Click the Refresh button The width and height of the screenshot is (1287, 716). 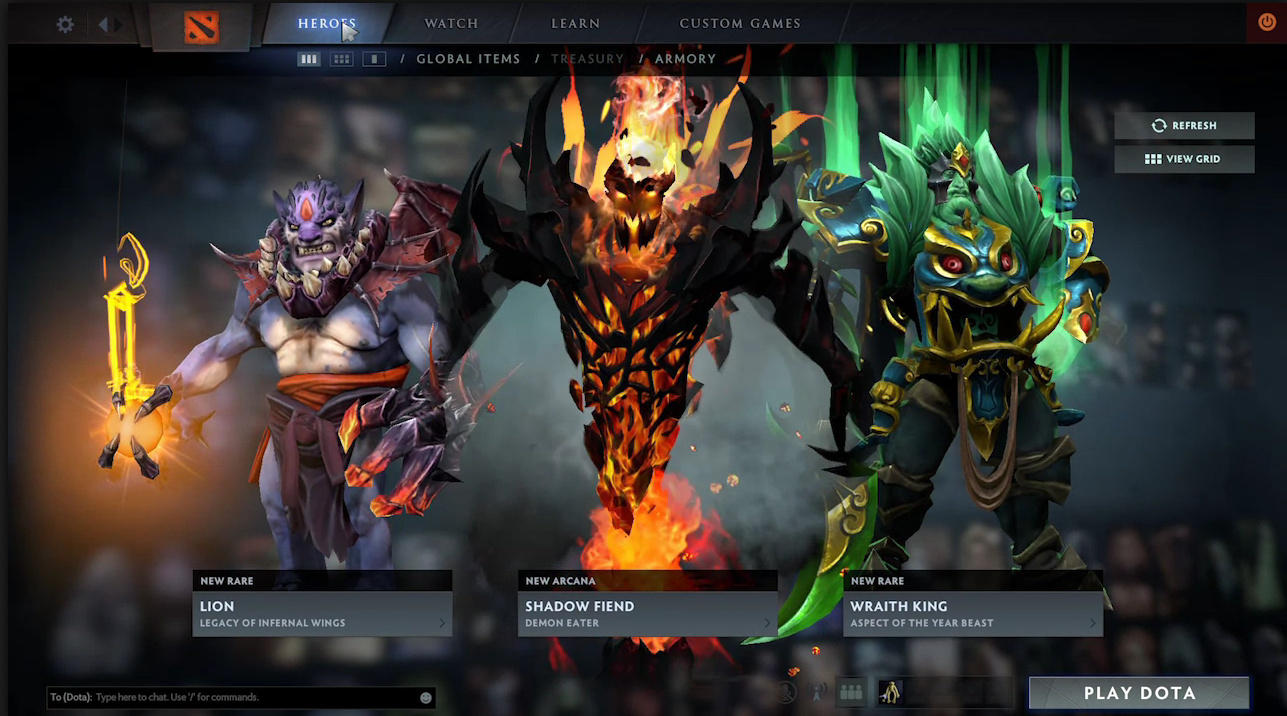tap(1184, 126)
